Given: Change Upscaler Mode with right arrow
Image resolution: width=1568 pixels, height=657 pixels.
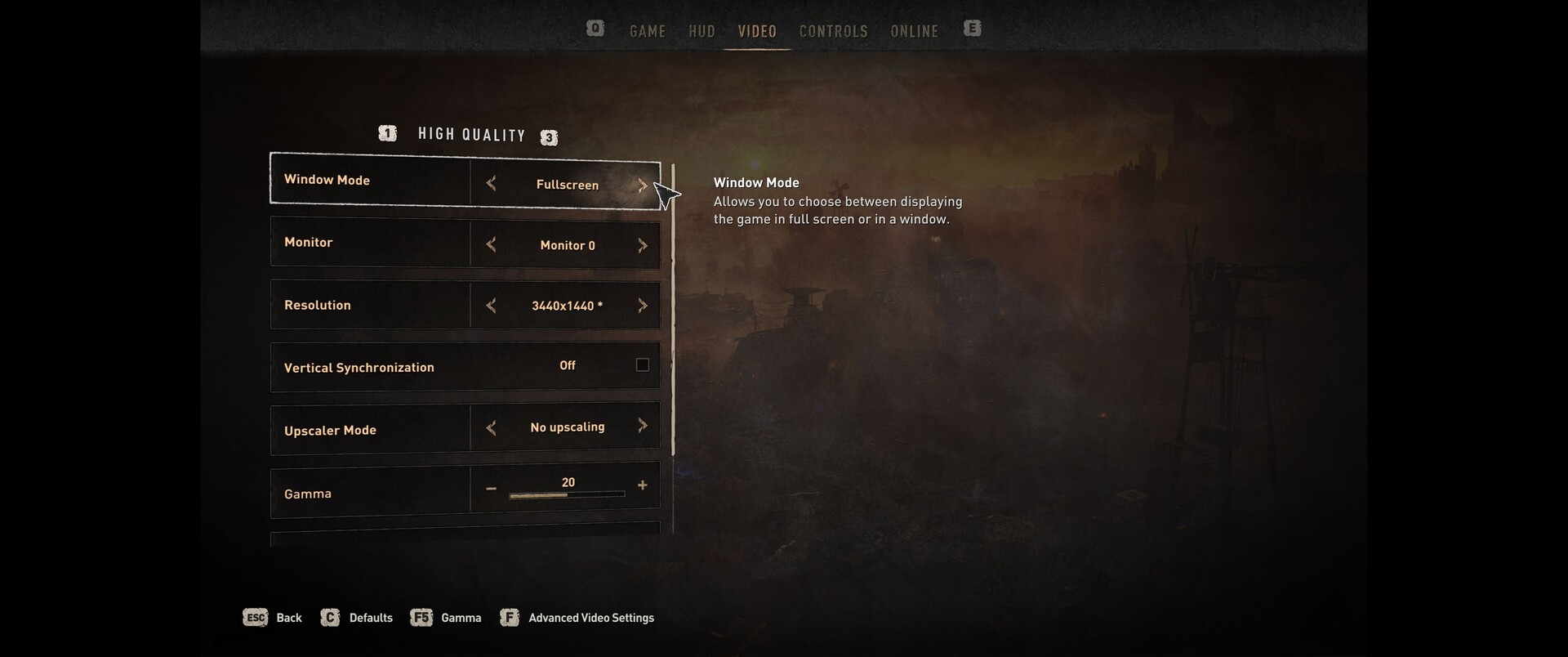Looking at the screenshot, I should (x=643, y=426).
